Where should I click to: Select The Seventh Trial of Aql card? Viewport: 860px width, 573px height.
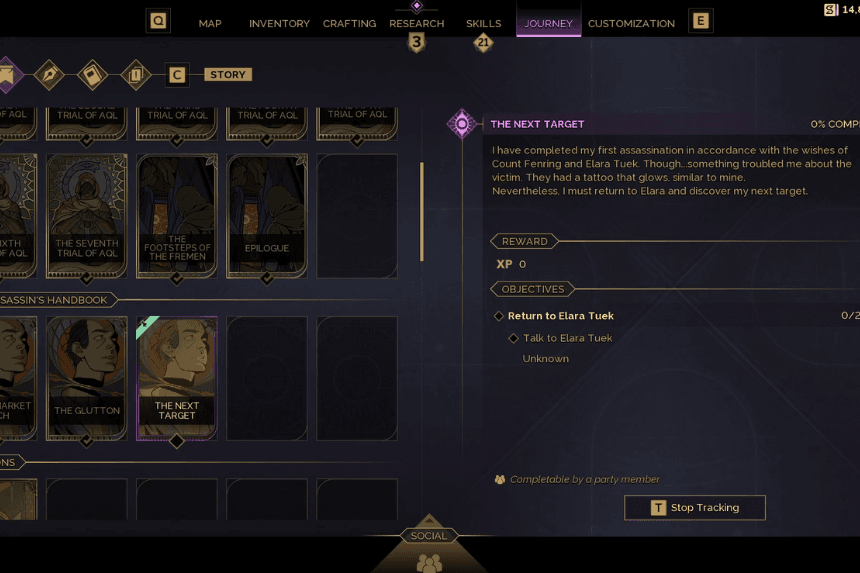click(87, 215)
